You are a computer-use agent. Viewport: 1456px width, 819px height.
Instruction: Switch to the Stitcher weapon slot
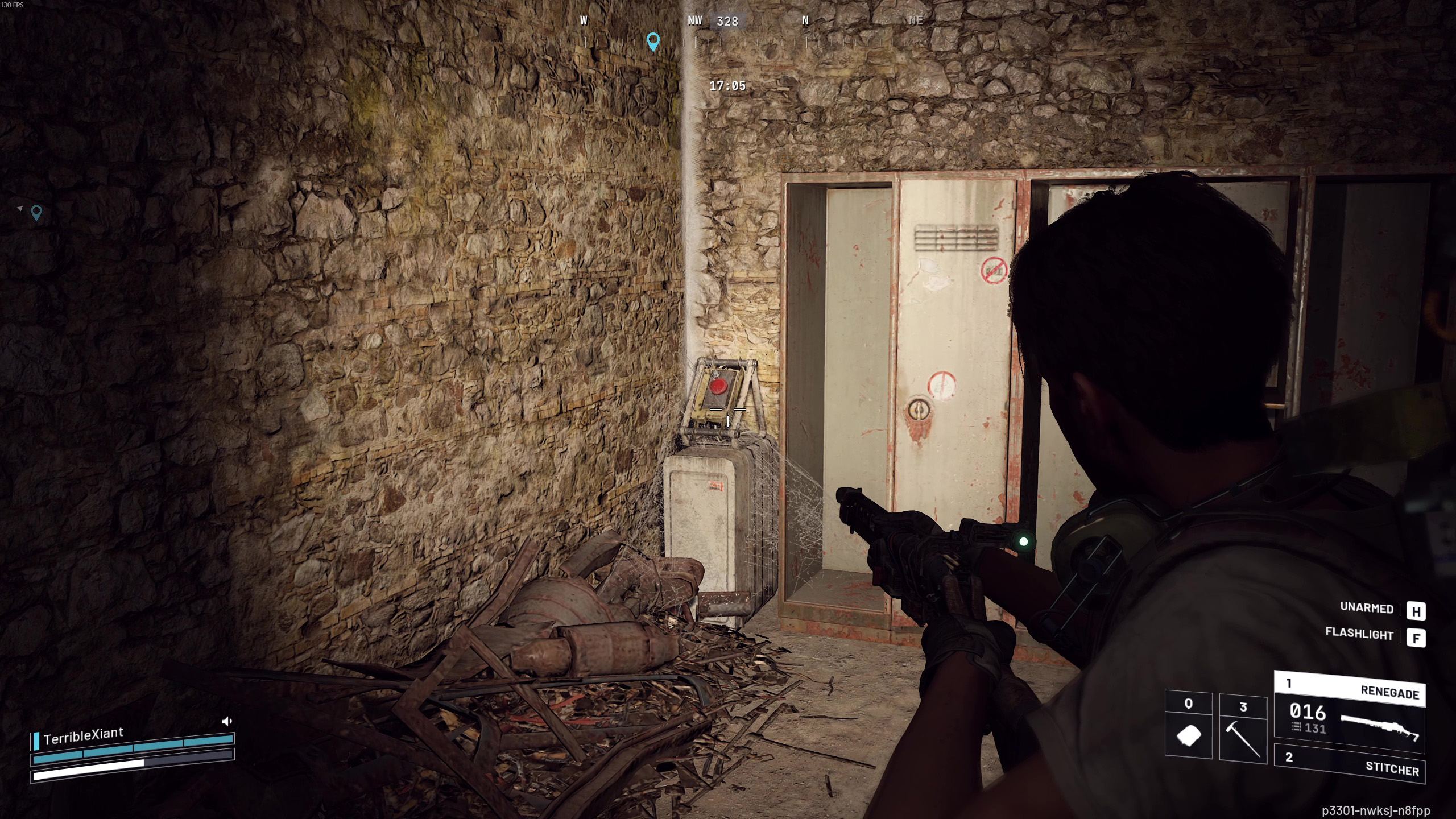[1349, 764]
